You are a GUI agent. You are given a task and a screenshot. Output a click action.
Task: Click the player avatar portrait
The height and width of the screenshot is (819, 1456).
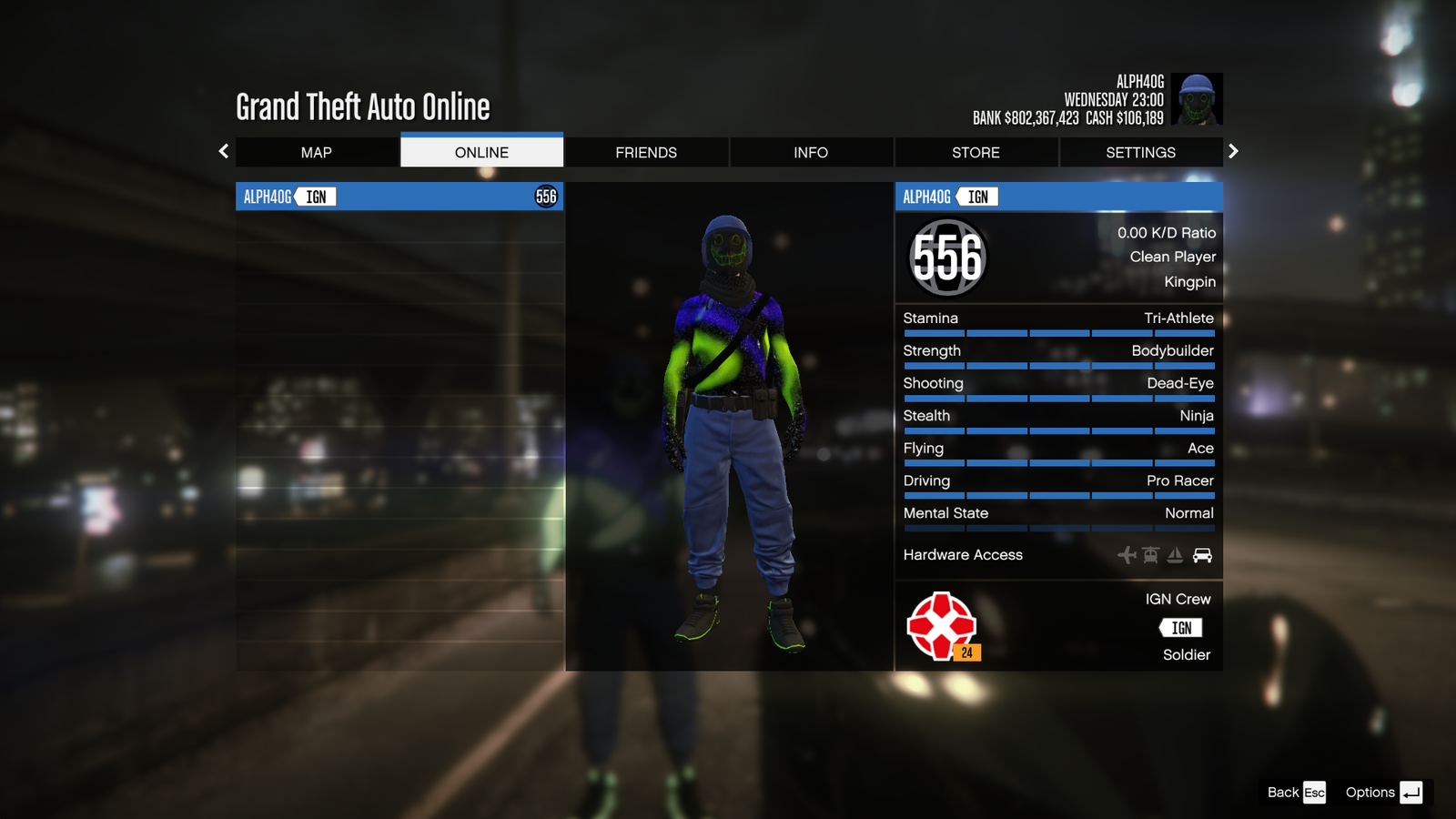tap(1196, 99)
